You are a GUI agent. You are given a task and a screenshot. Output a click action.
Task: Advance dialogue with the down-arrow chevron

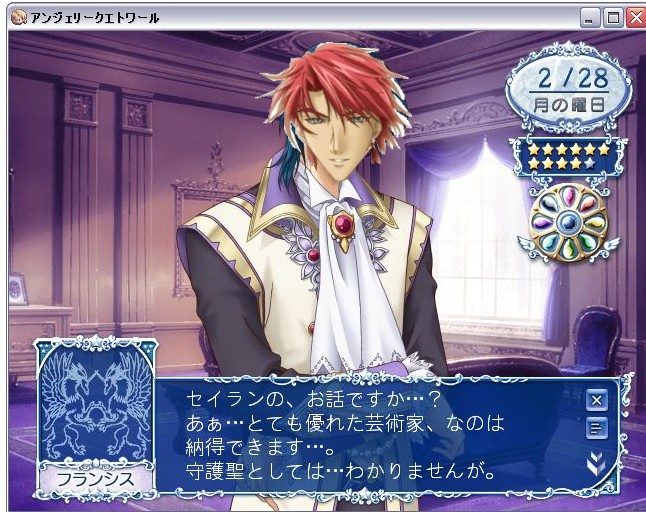click(x=597, y=461)
